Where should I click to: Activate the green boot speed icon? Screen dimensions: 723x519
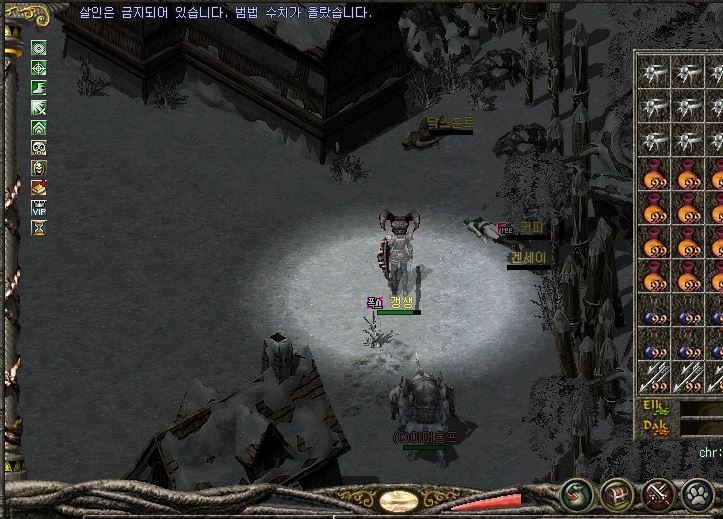pyautogui.click(x=39, y=87)
